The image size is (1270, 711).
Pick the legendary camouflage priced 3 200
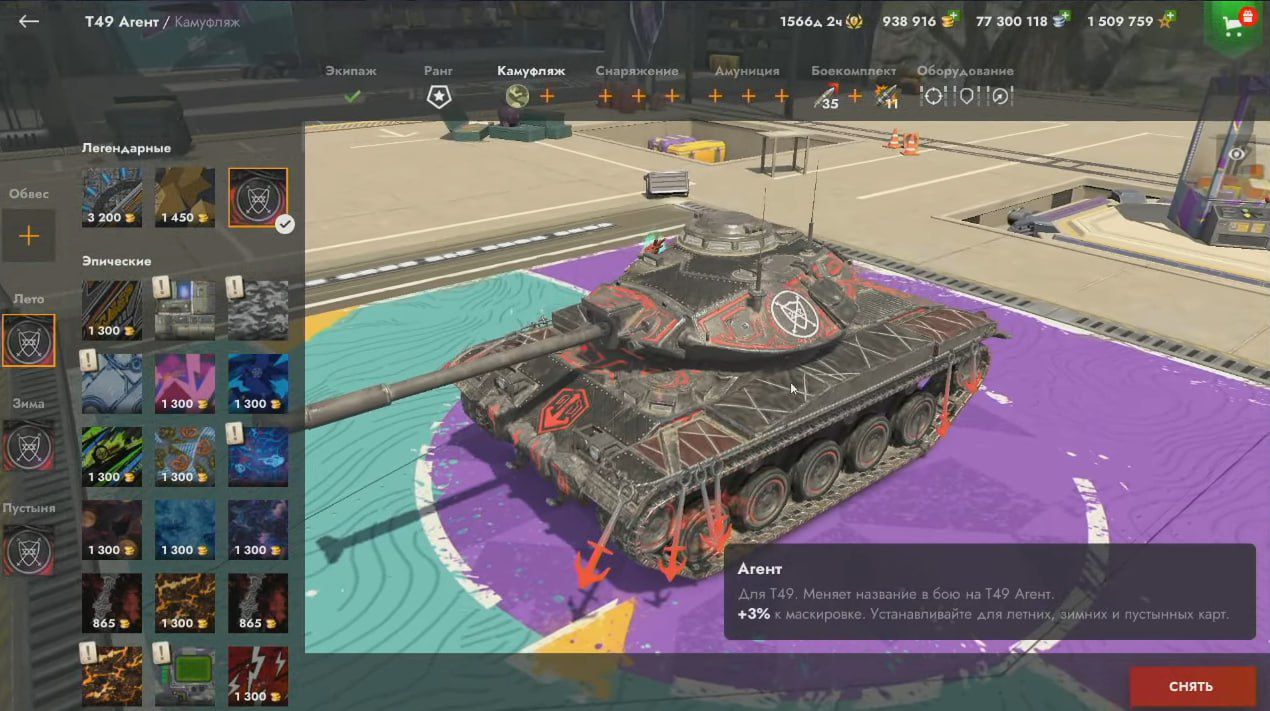112,197
